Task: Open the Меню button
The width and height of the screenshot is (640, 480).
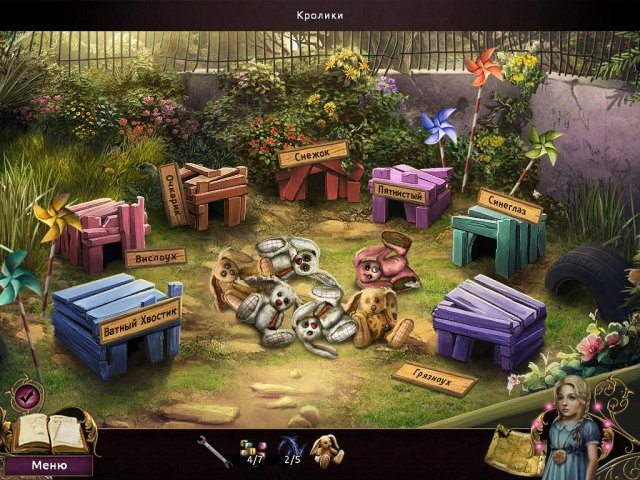Action: click(x=49, y=465)
